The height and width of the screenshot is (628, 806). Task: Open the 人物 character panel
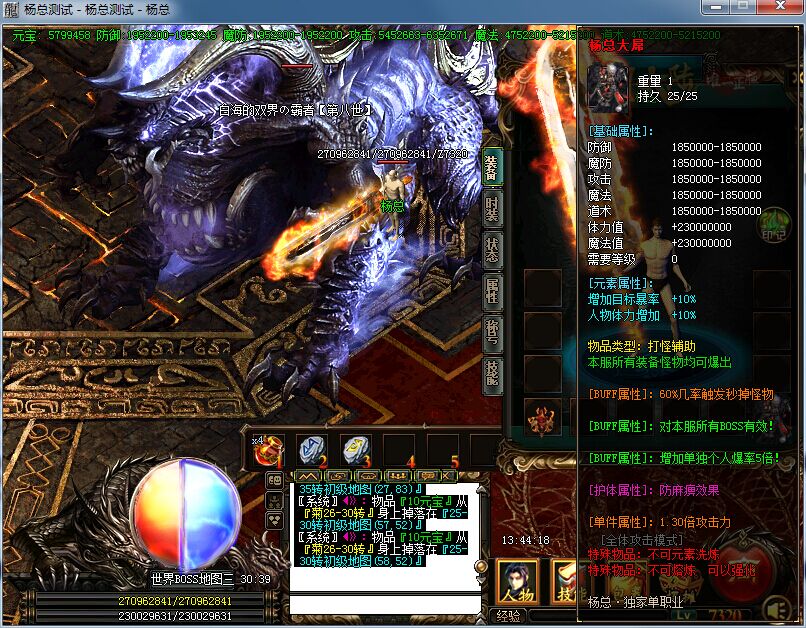coord(517,582)
